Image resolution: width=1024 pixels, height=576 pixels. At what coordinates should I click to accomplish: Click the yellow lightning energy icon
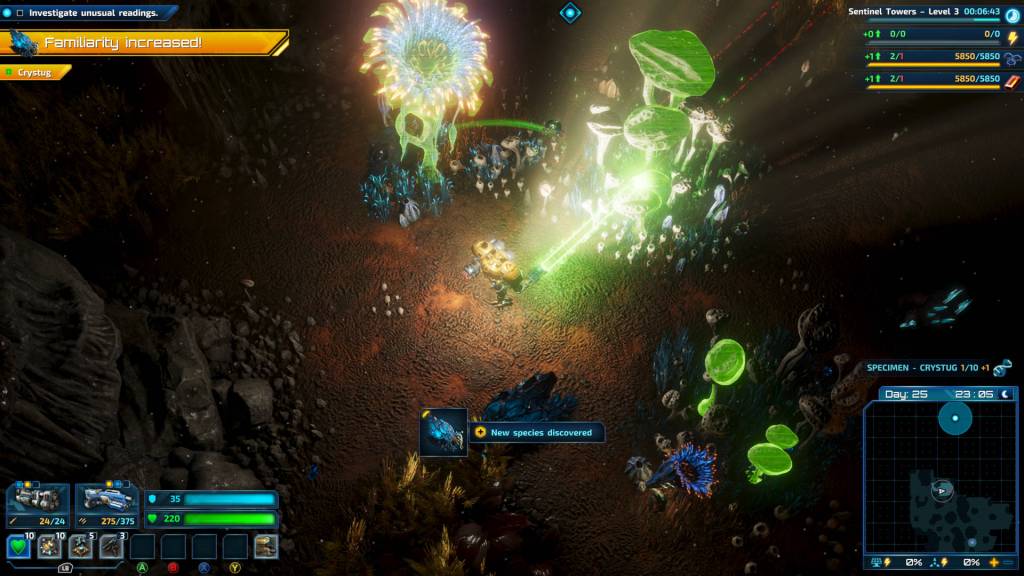click(x=1012, y=36)
